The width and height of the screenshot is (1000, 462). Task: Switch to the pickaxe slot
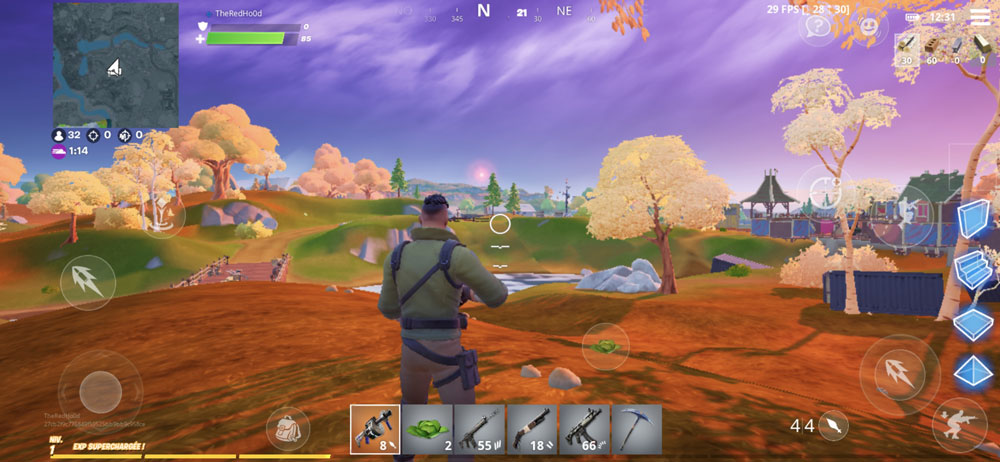[x=634, y=429]
